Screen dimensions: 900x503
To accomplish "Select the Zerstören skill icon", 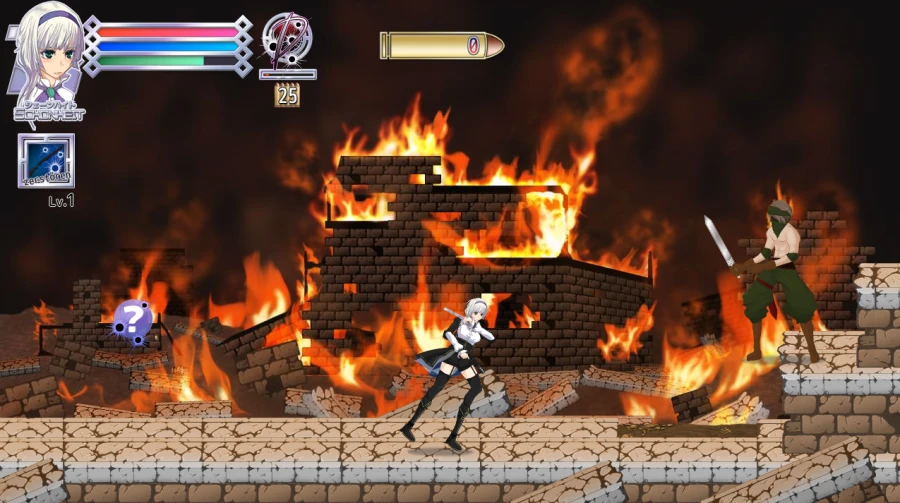I will click(46, 160).
